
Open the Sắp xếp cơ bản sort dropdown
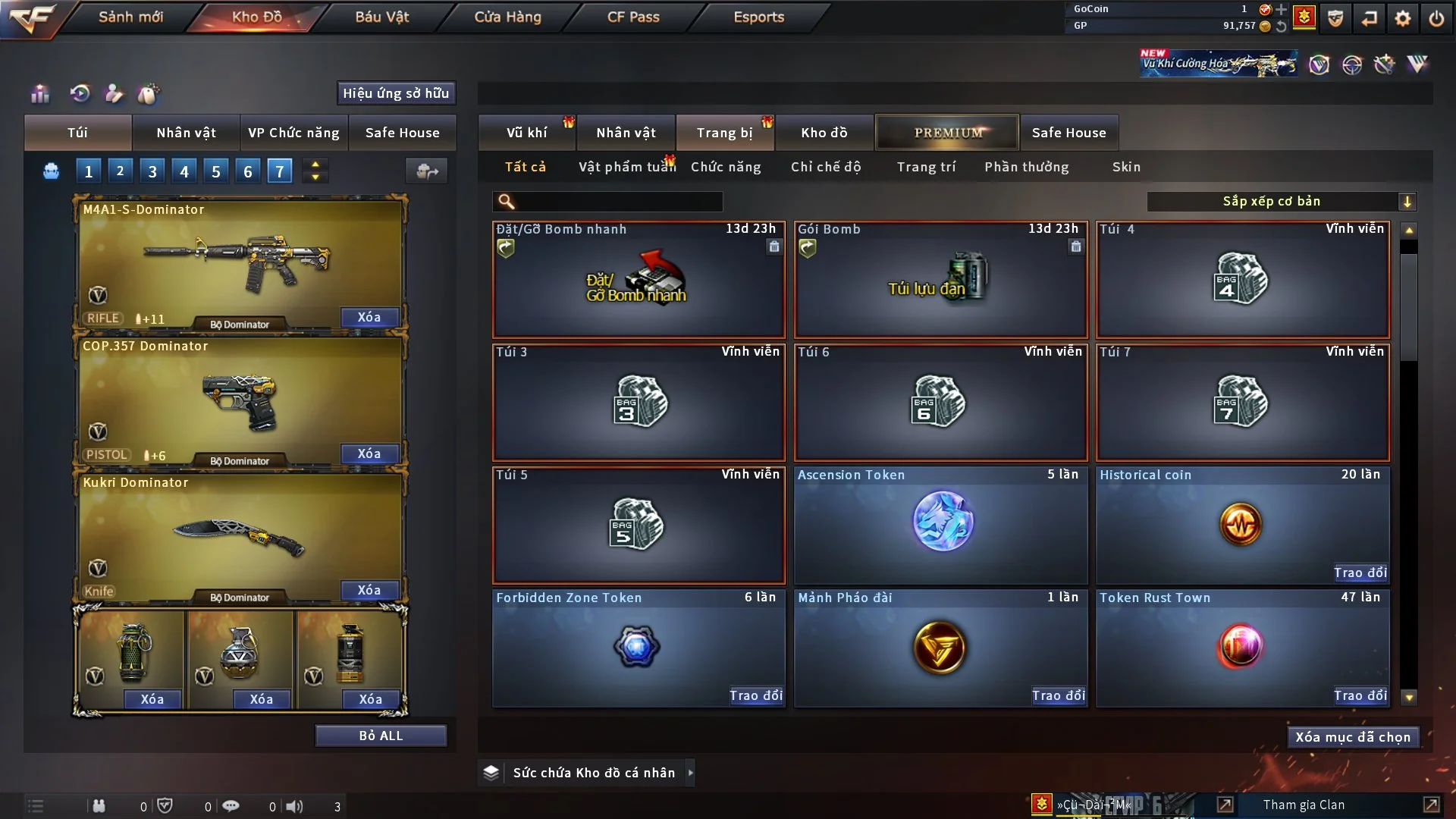pos(1281,202)
